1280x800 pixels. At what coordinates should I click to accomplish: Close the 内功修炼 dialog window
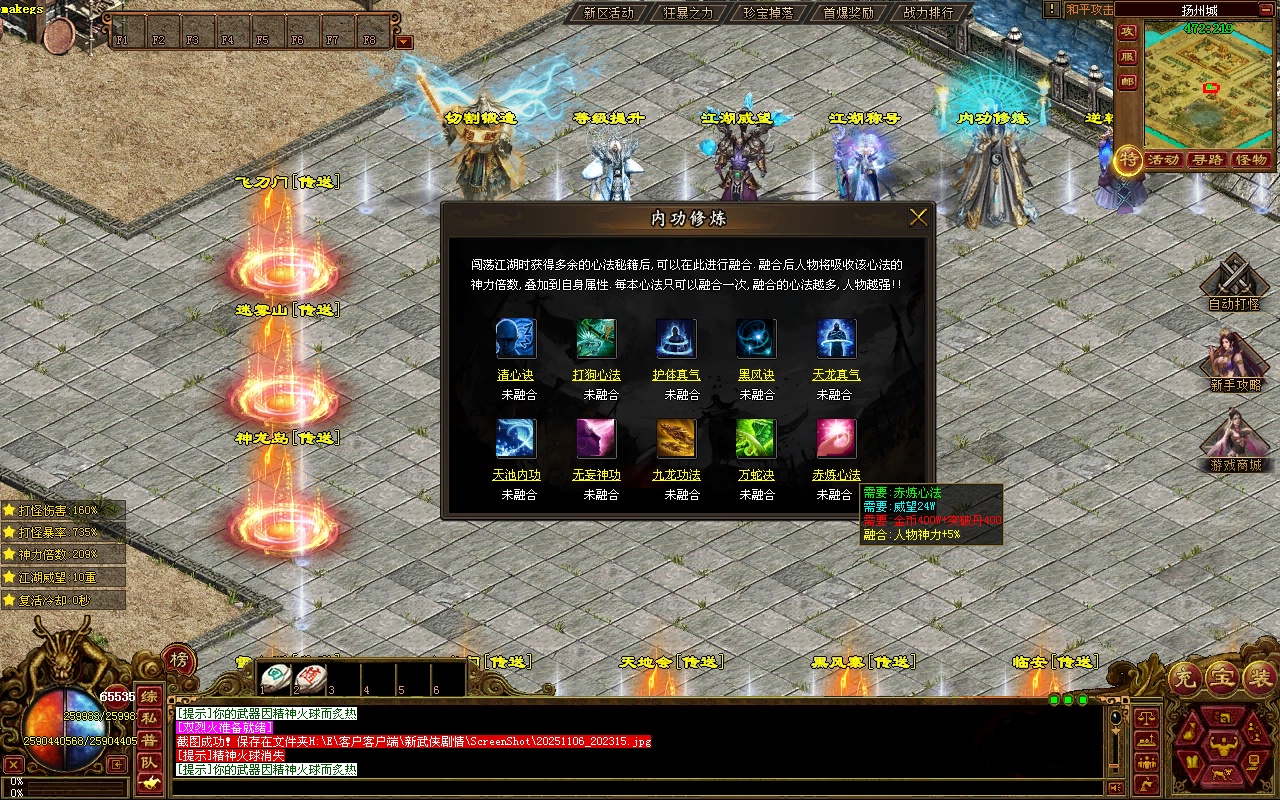[918, 217]
